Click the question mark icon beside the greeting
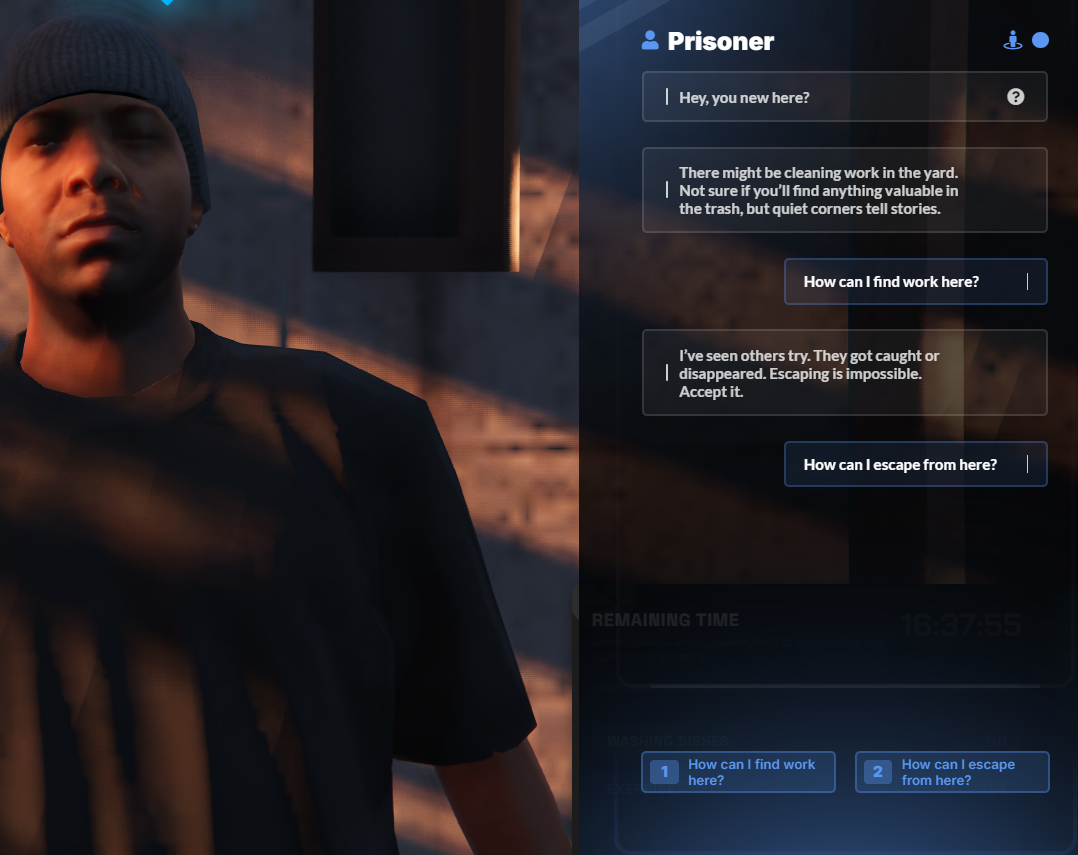The width and height of the screenshot is (1078, 855). point(1016,97)
